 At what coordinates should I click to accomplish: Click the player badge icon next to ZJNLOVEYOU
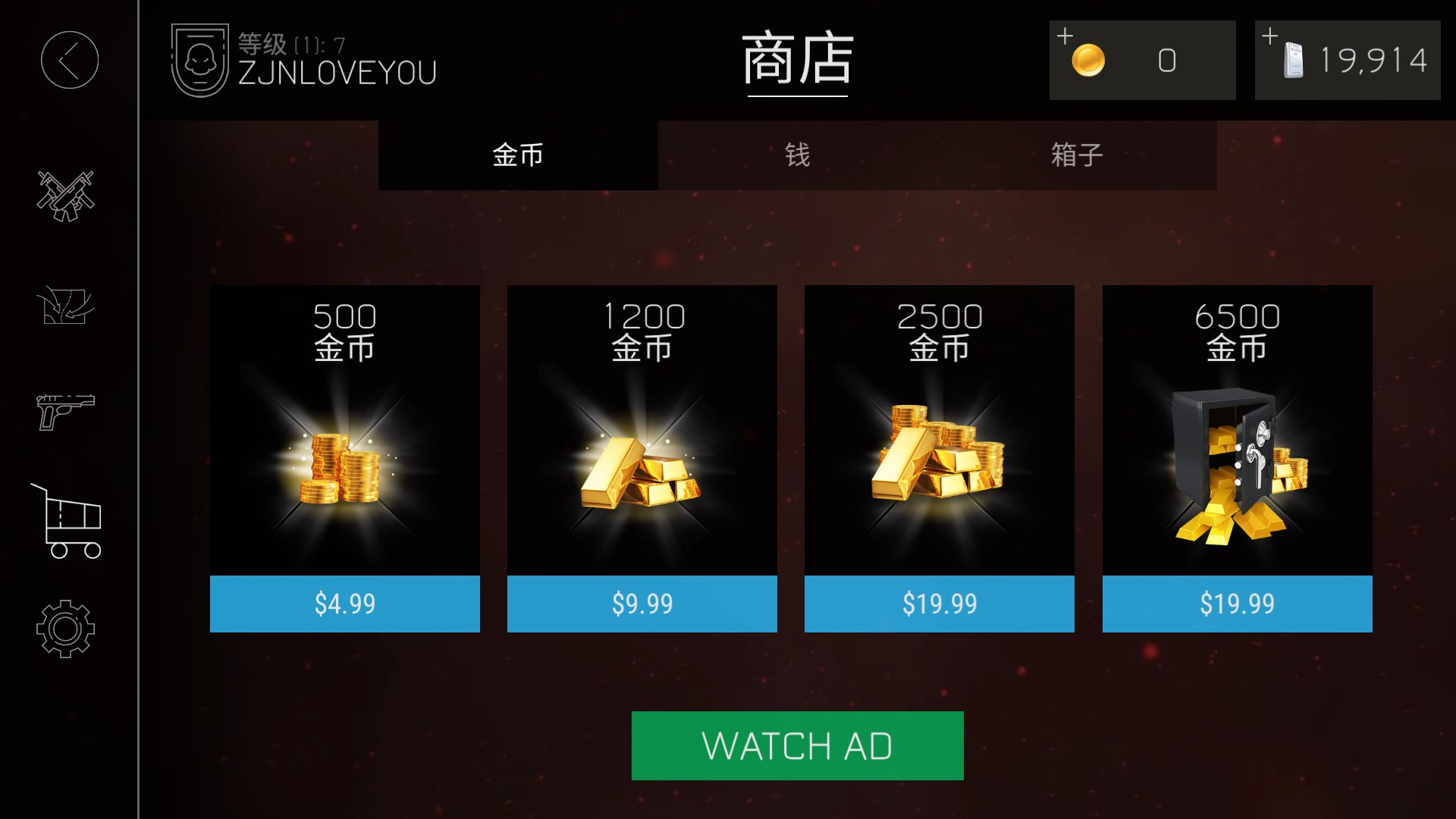[x=199, y=58]
